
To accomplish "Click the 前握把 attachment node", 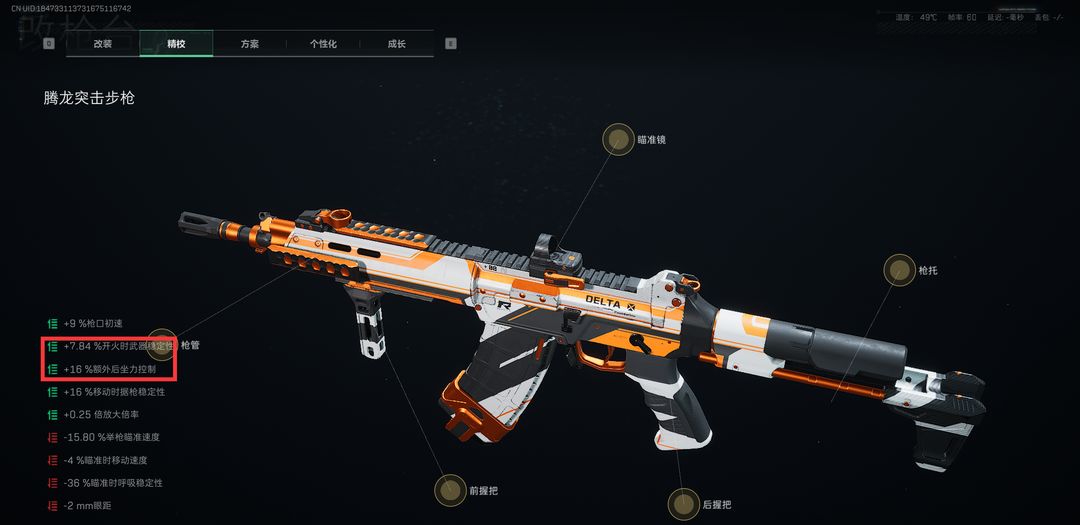I will (450, 490).
